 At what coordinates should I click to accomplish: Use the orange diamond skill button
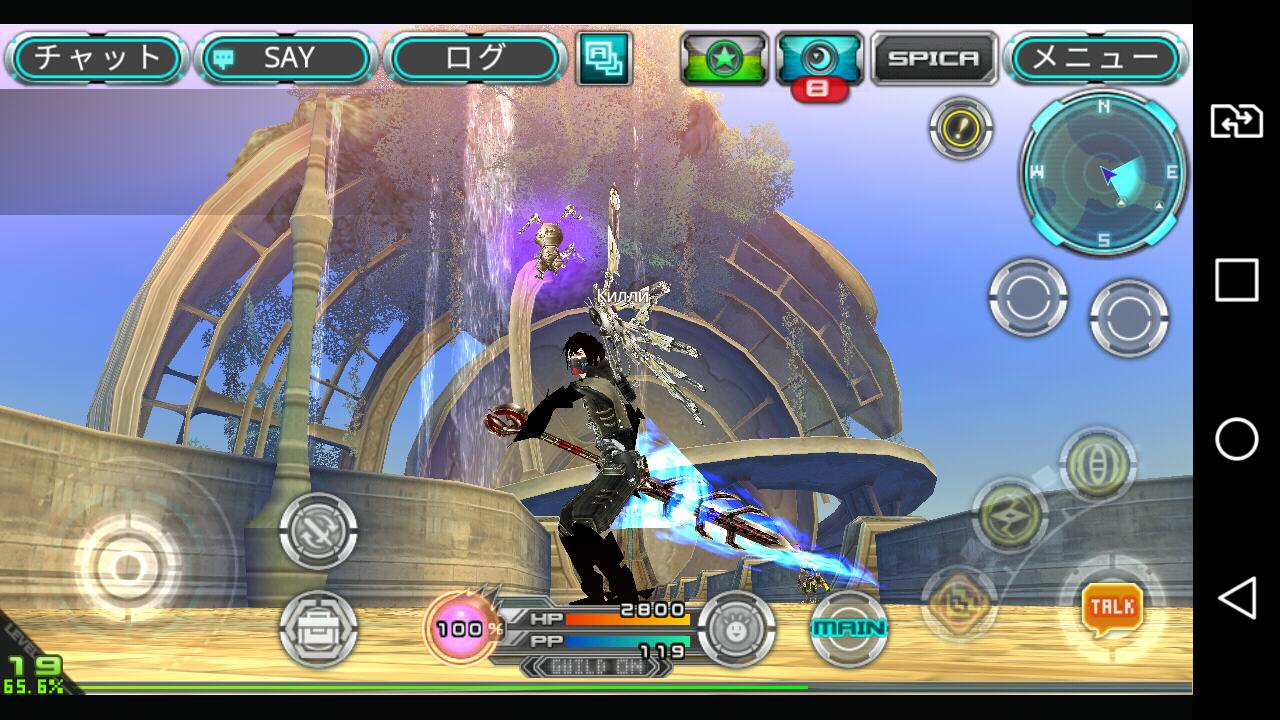pyautogui.click(x=958, y=603)
